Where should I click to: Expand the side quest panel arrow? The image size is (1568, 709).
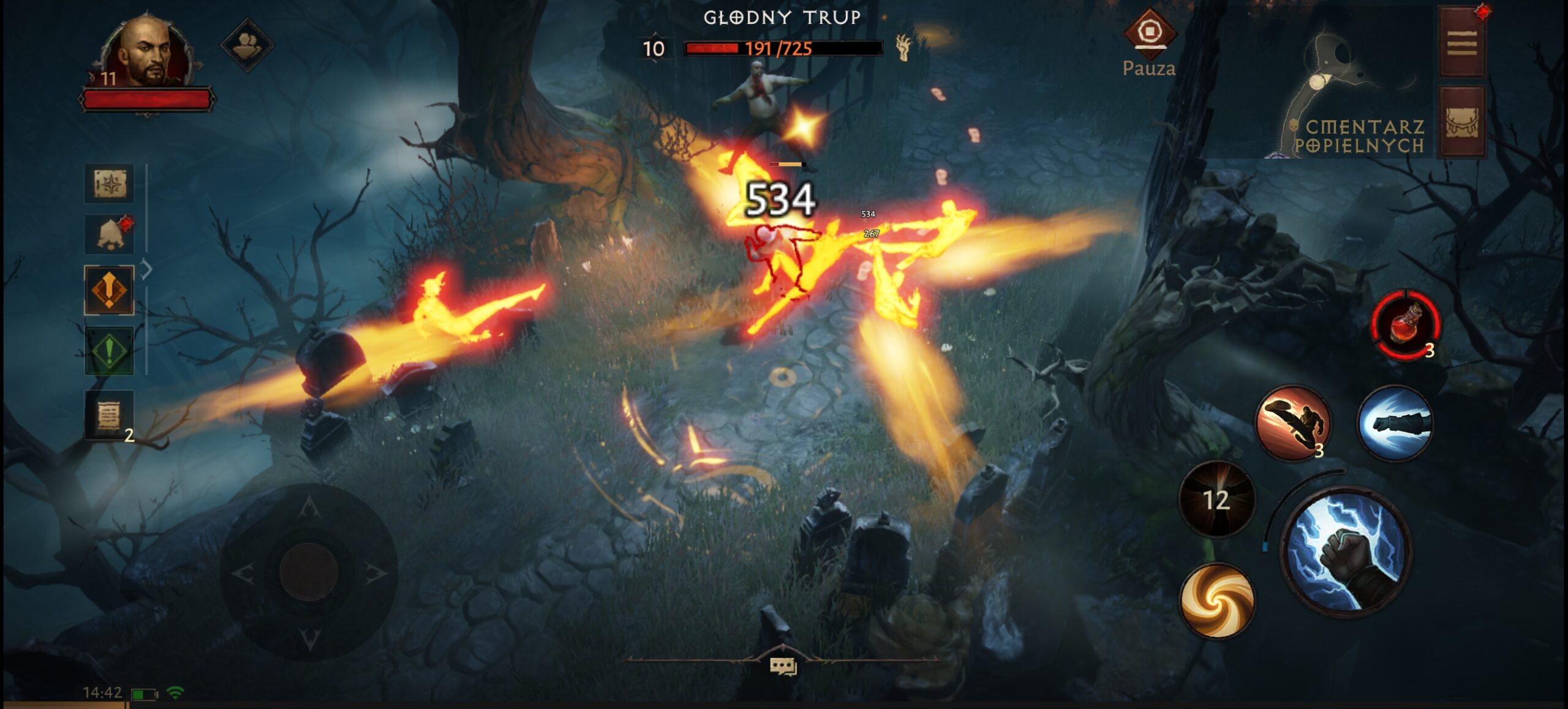[146, 269]
